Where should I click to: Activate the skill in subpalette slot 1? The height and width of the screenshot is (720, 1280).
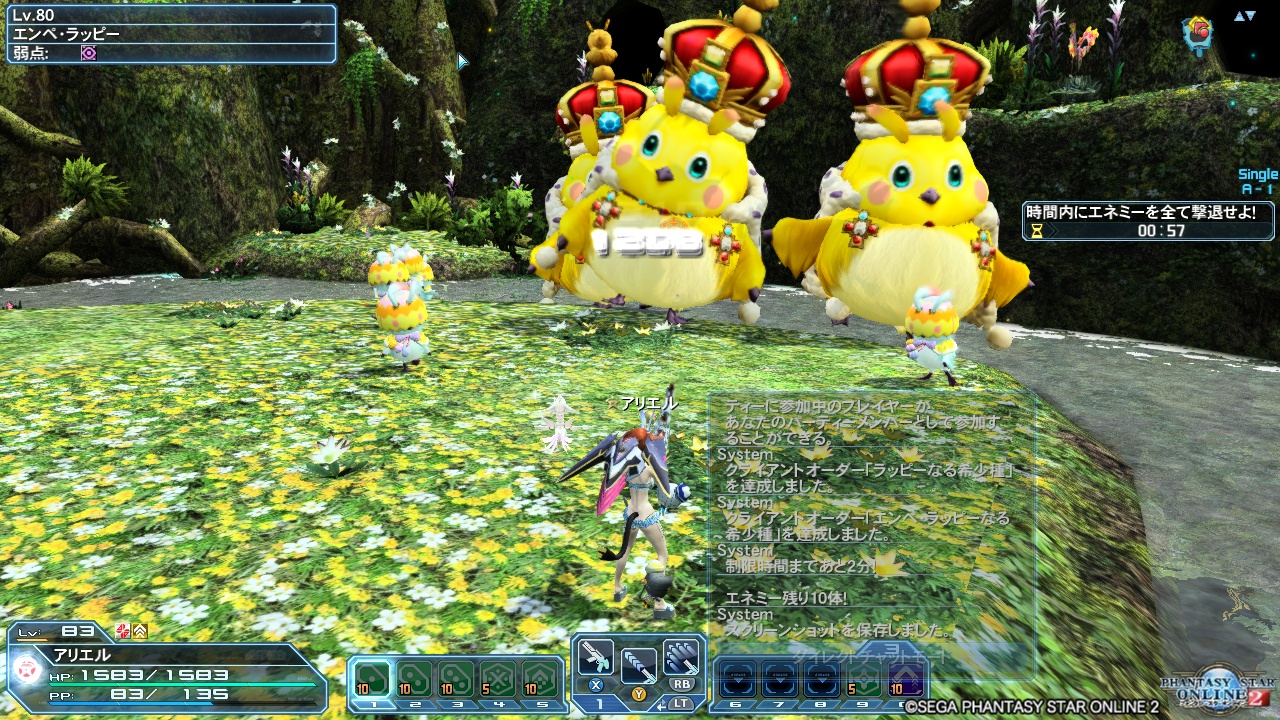point(370,677)
